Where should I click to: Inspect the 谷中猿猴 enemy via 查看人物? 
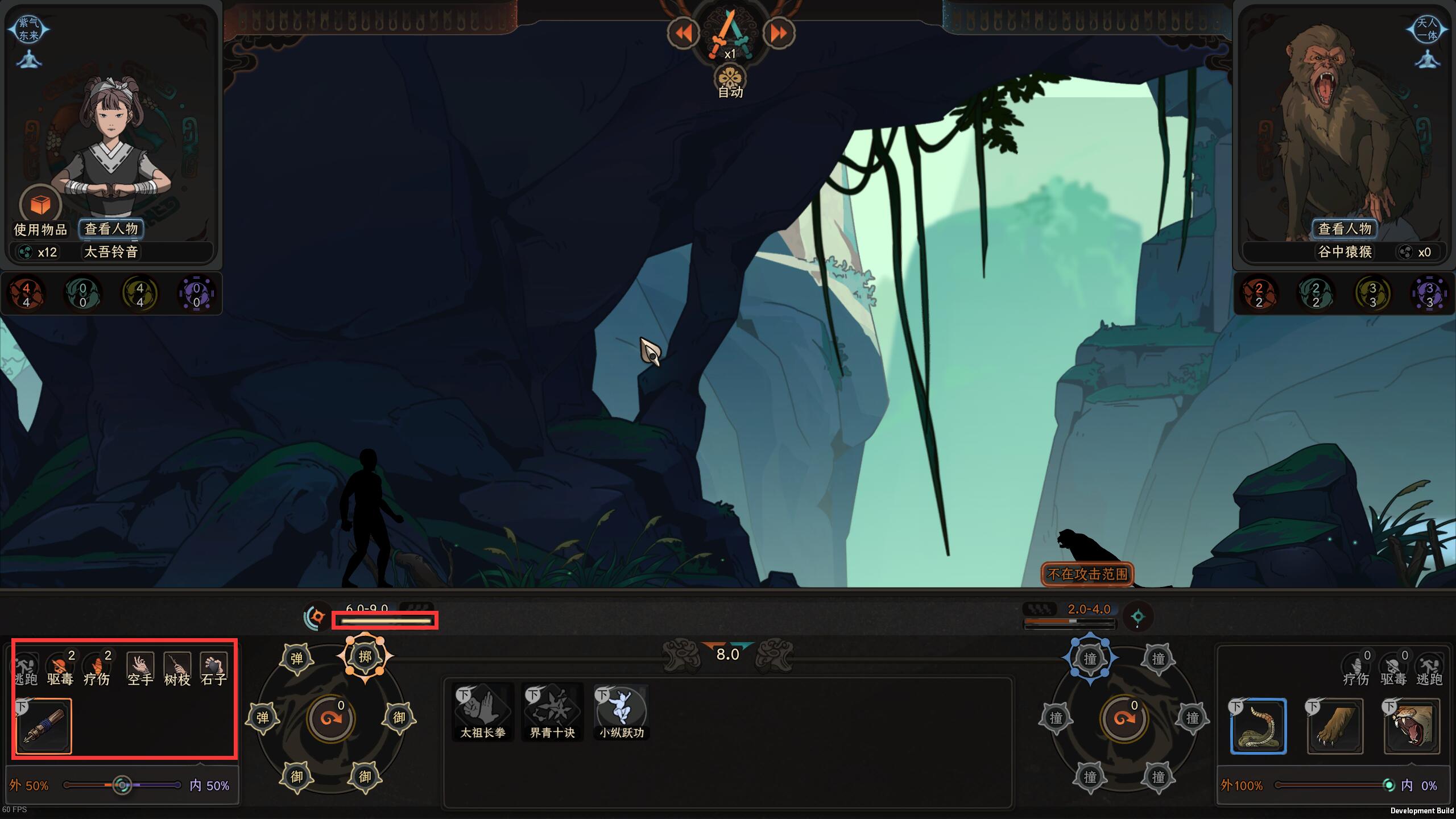click(x=1345, y=229)
